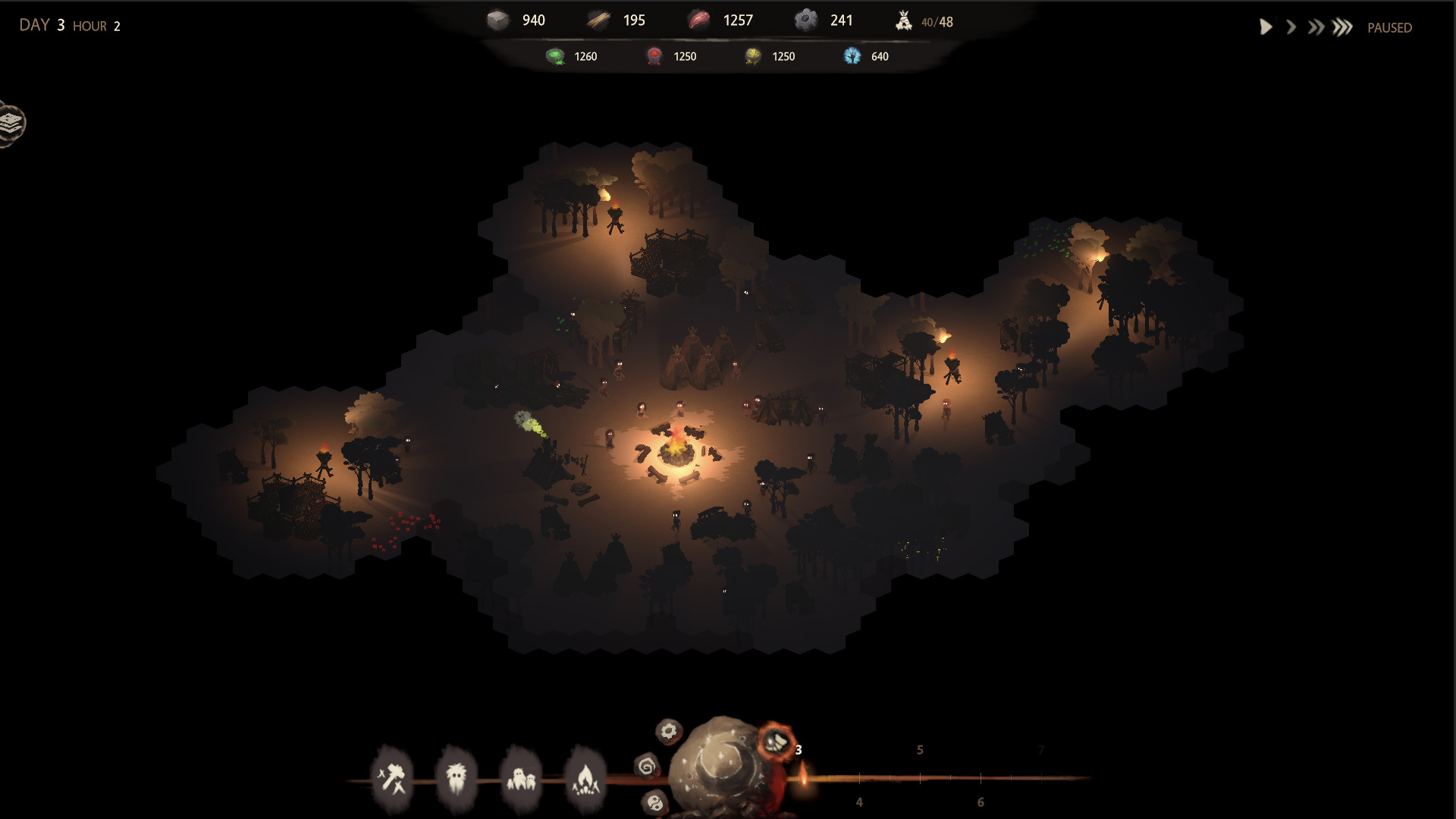Image resolution: width=1456 pixels, height=819 pixels.
Task: Resume the game with the play arrow
Action: [x=1264, y=27]
